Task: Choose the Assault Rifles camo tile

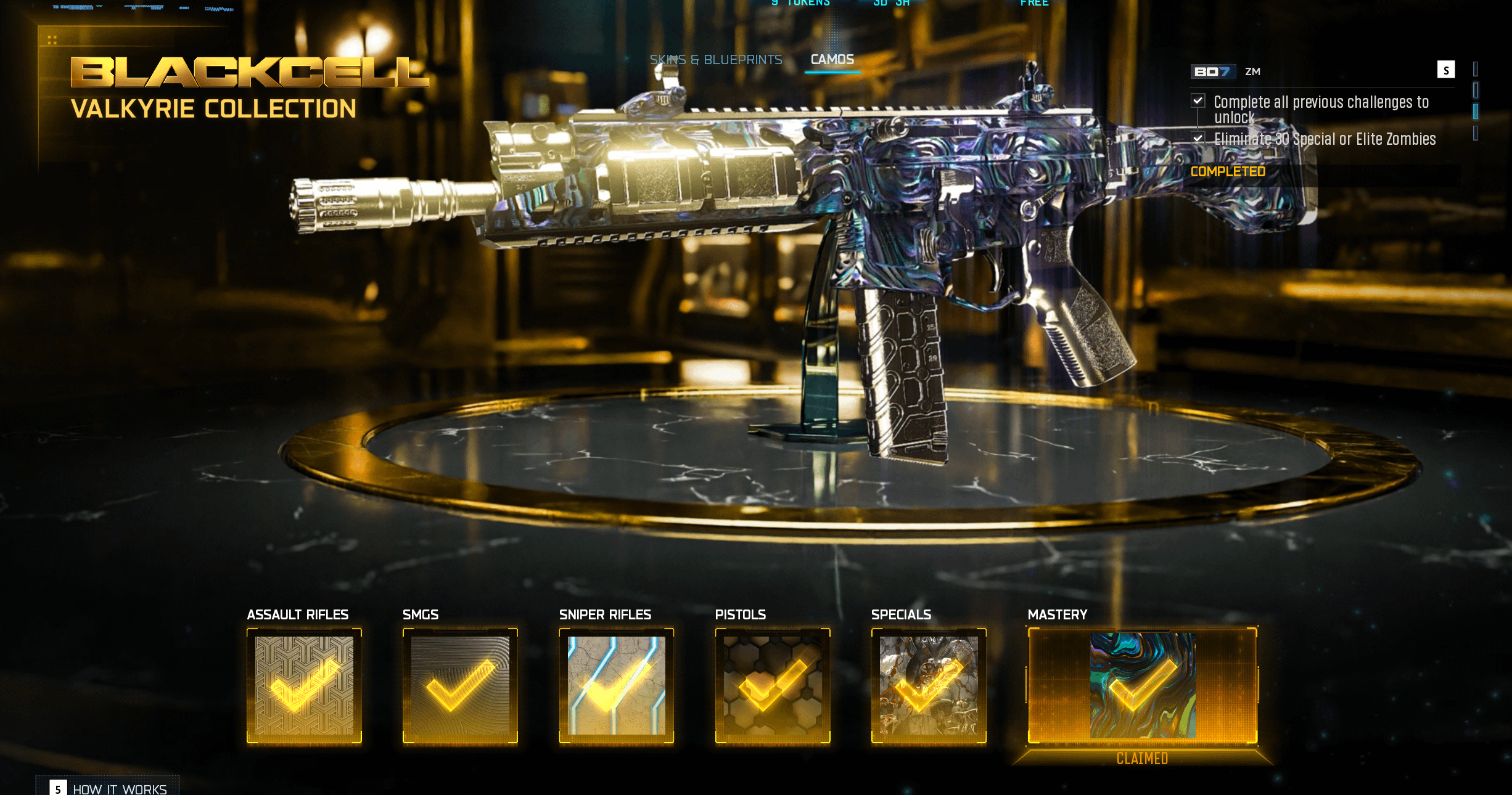Action: (304, 685)
